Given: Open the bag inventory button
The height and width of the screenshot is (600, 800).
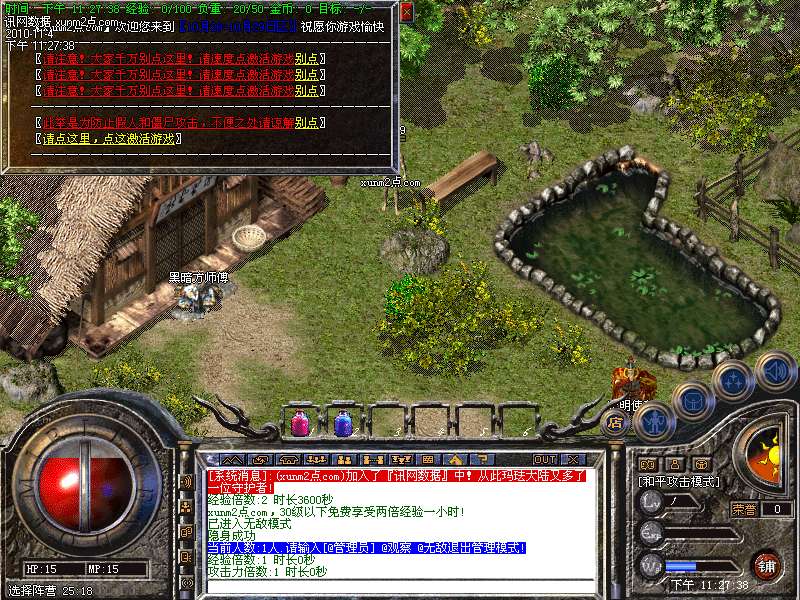Looking at the screenshot, I should coord(693,402).
